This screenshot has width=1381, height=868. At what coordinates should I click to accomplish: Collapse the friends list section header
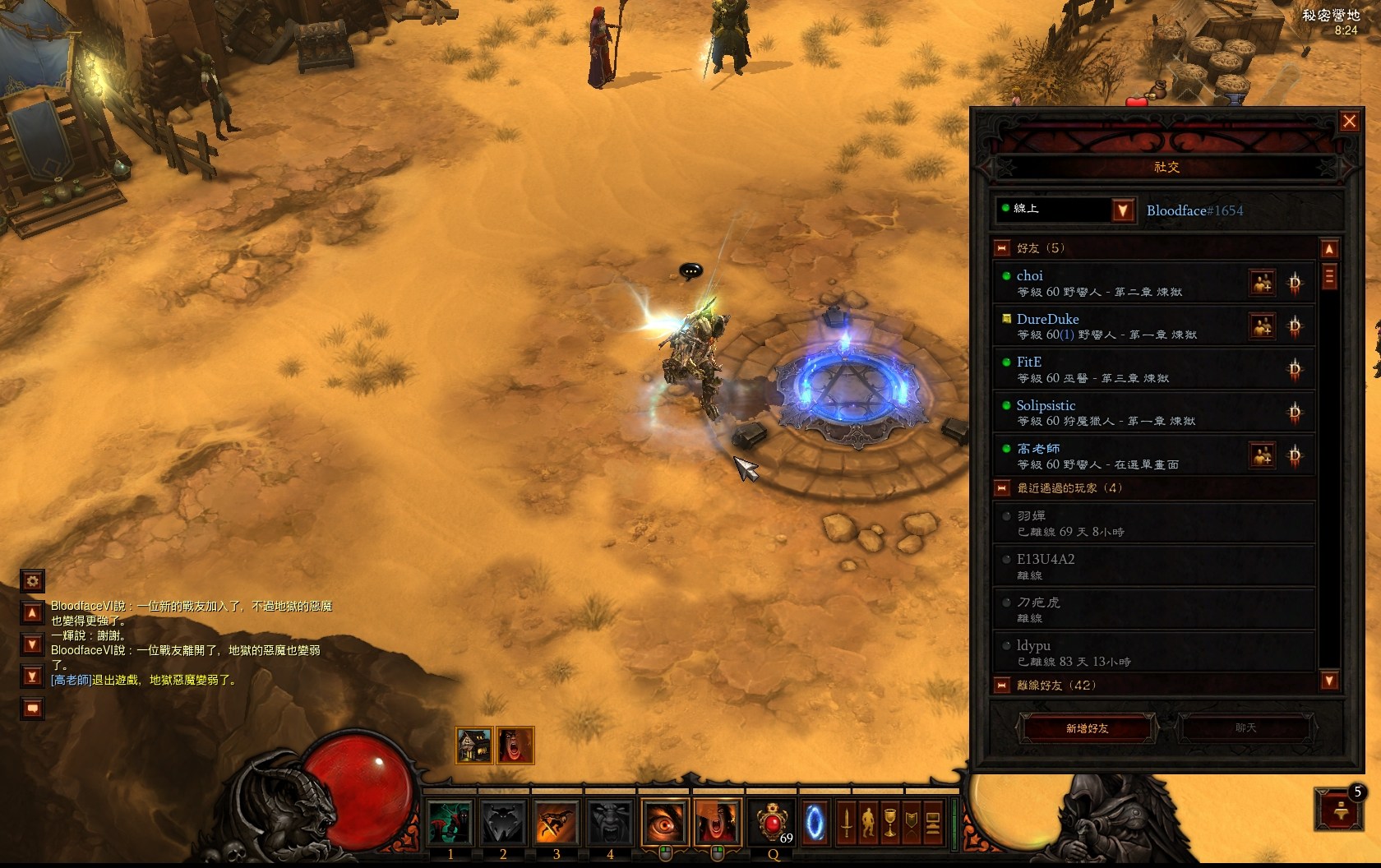1002,248
